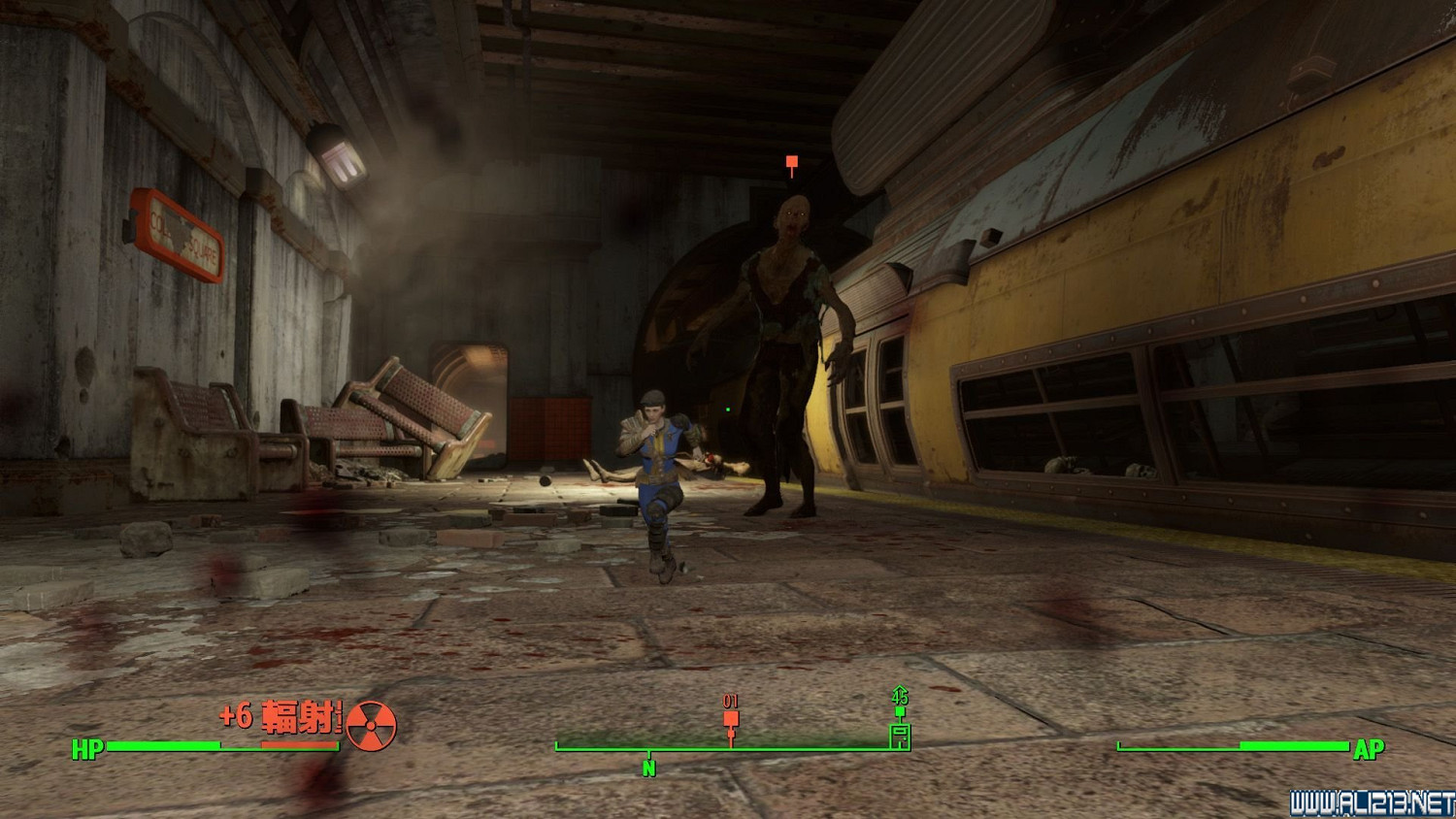This screenshot has width=1456, height=819.
Task: Click the red radiation hazard icon
Action: tap(371, 726)
